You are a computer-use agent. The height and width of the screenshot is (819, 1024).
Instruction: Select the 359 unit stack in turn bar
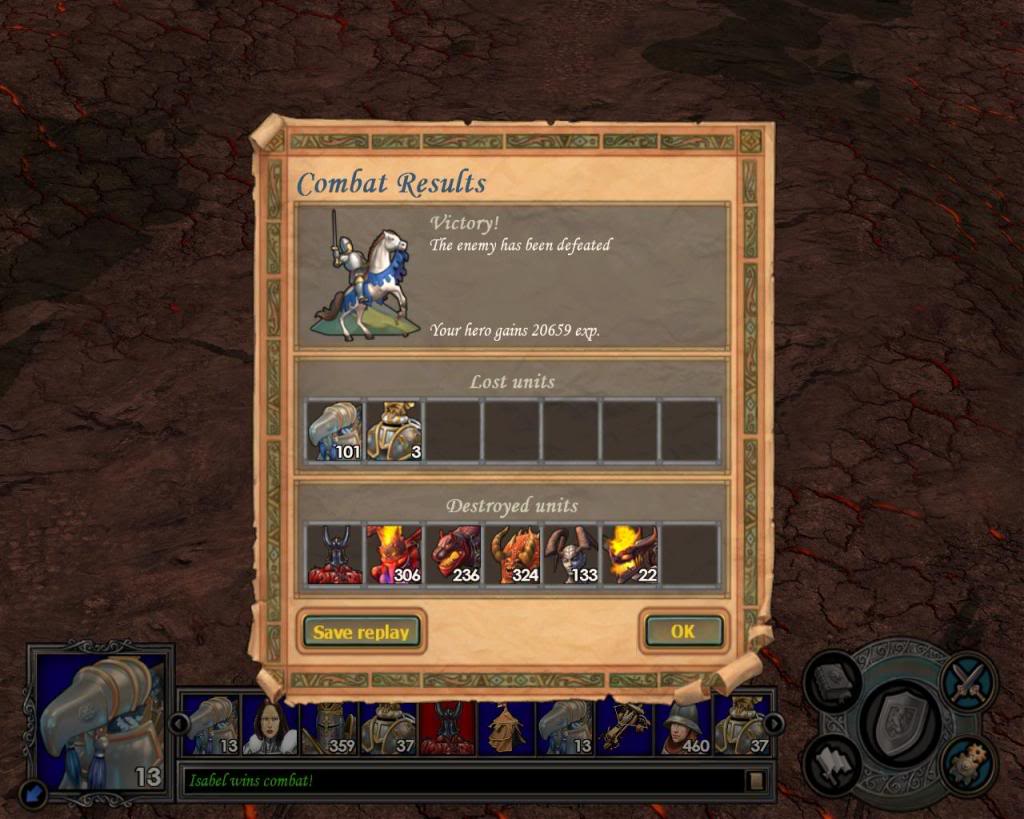click(329, 727)
